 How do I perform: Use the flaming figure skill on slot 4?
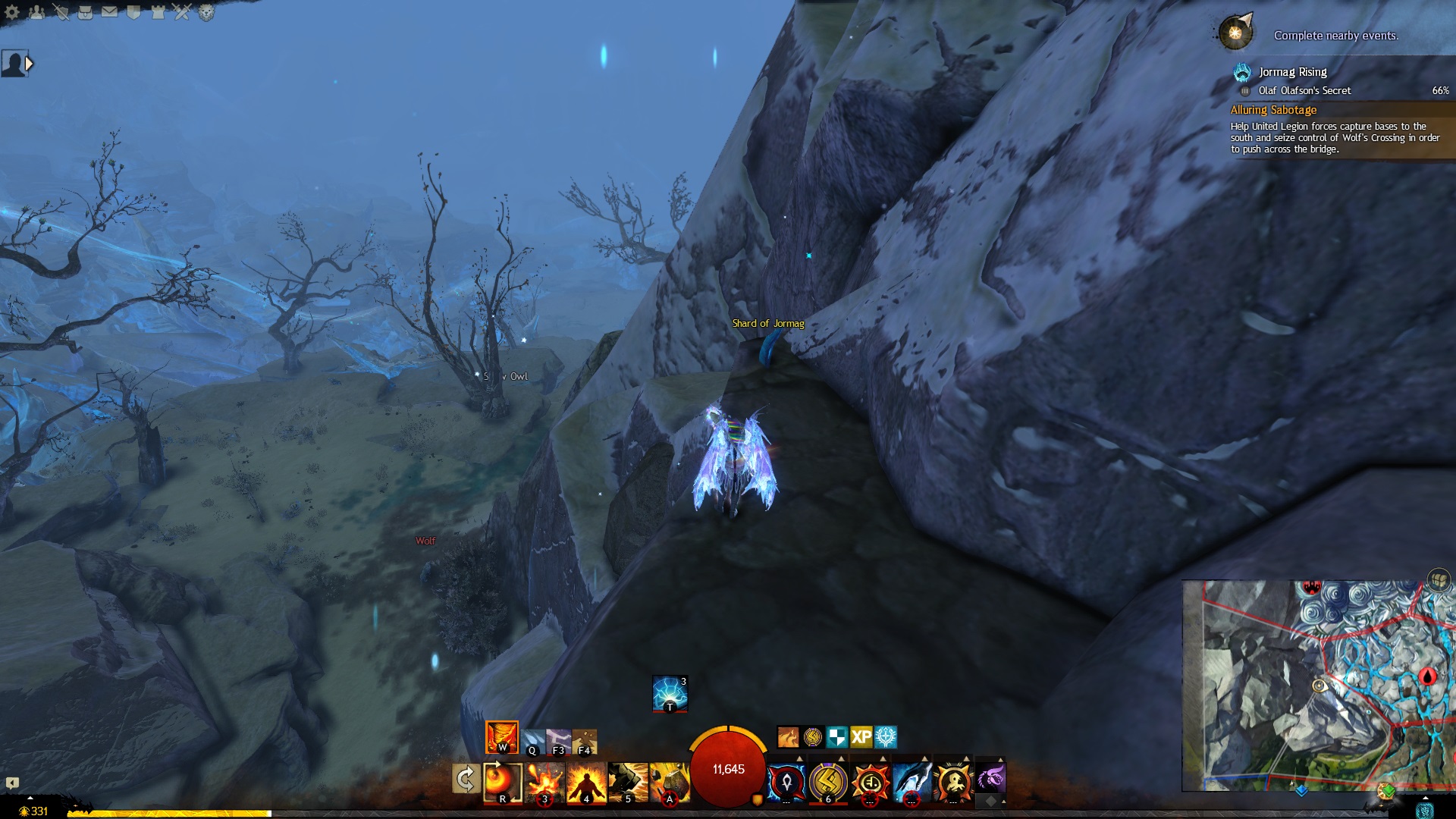(586, 781)
